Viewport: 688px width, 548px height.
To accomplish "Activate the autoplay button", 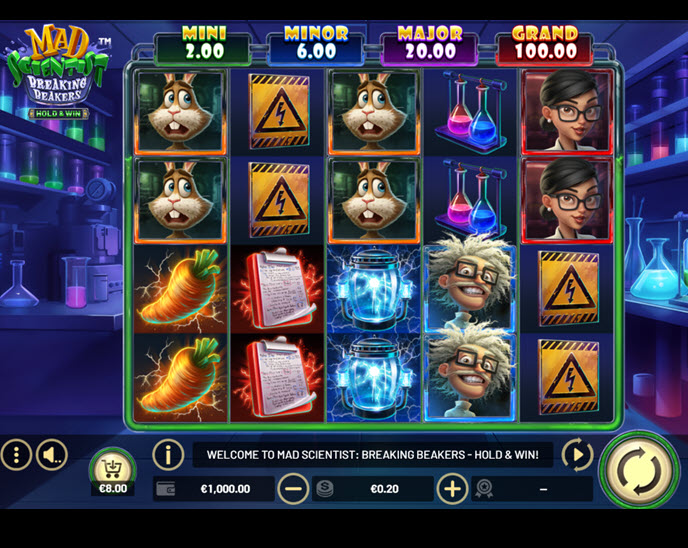I will 577,455.
